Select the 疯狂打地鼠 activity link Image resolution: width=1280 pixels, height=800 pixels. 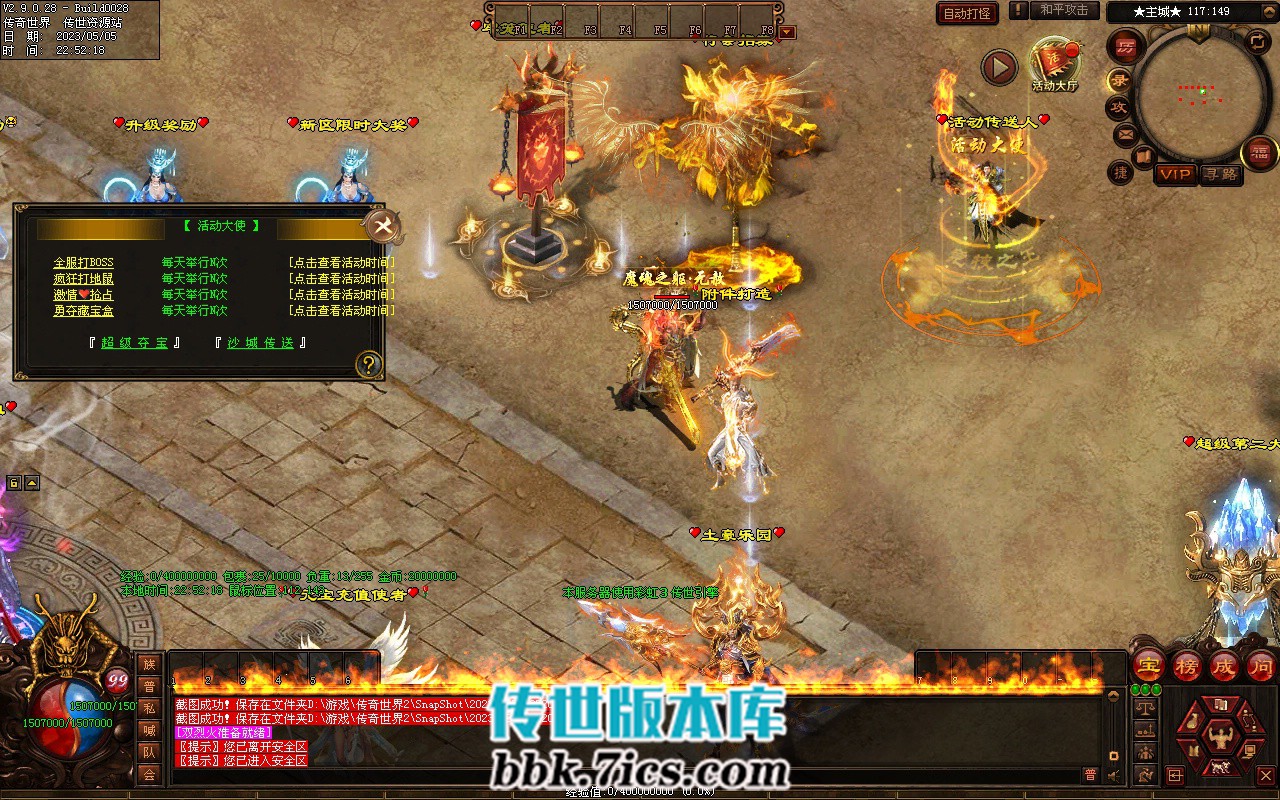[x=83, y=279]
